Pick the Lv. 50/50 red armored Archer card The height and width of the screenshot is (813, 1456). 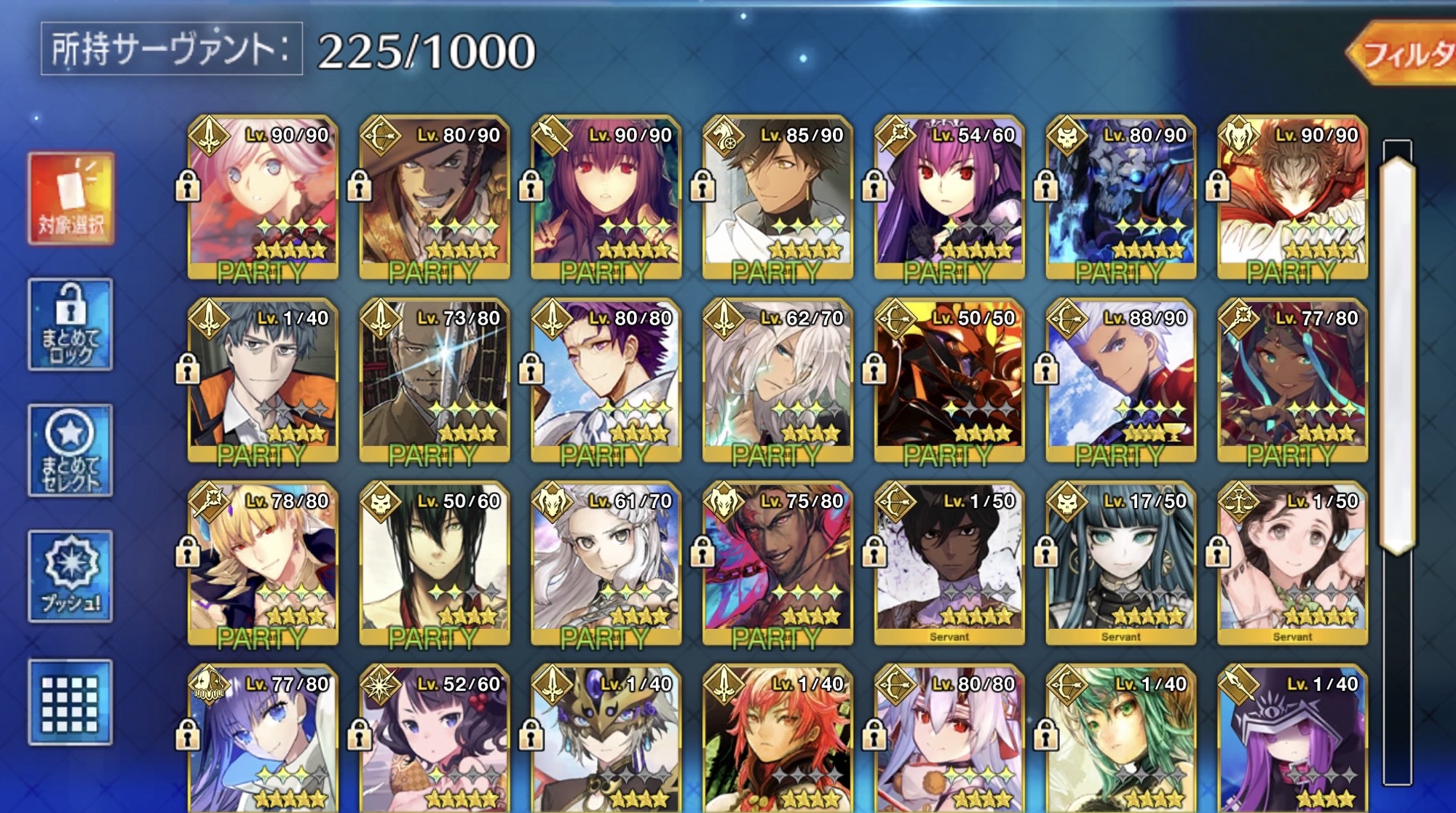pyautogui.click(x=949, y=380)
